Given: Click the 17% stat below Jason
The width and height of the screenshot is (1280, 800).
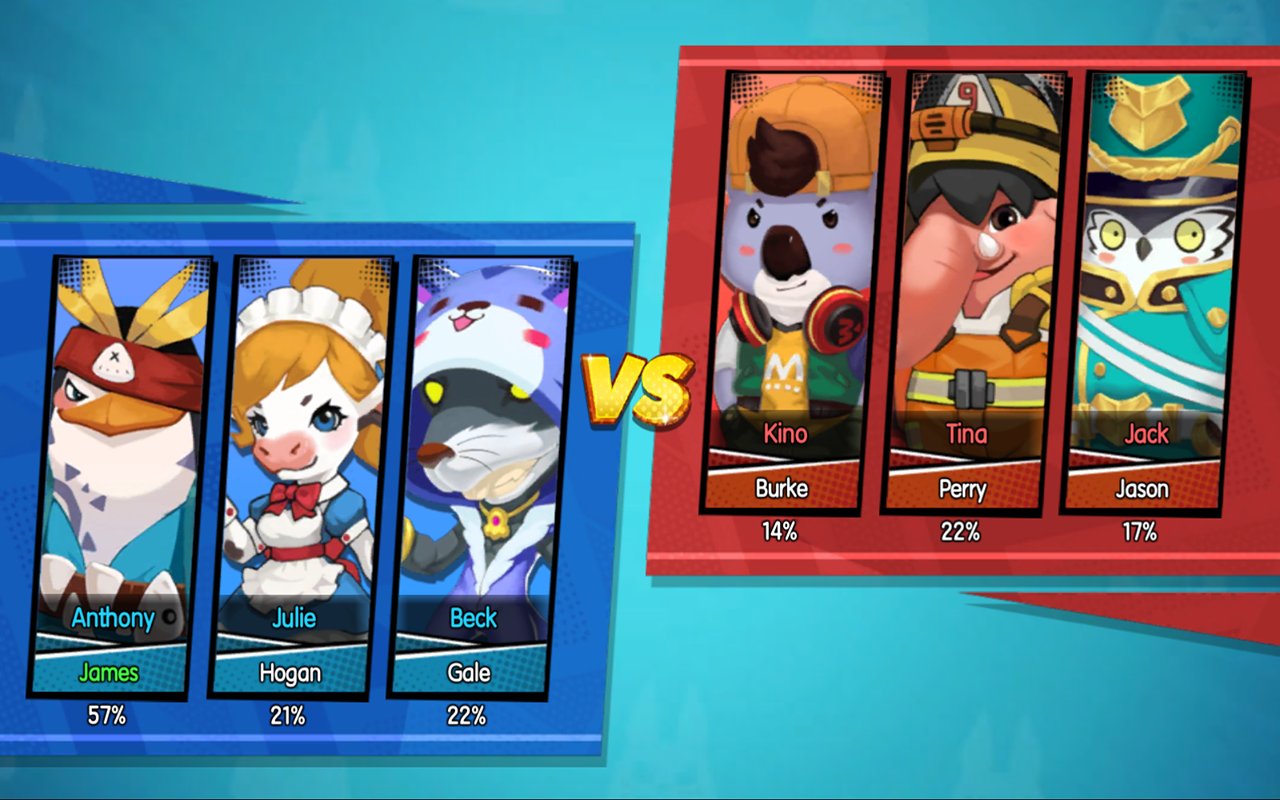Looking at the screenshot, I should coord(1140,532).
